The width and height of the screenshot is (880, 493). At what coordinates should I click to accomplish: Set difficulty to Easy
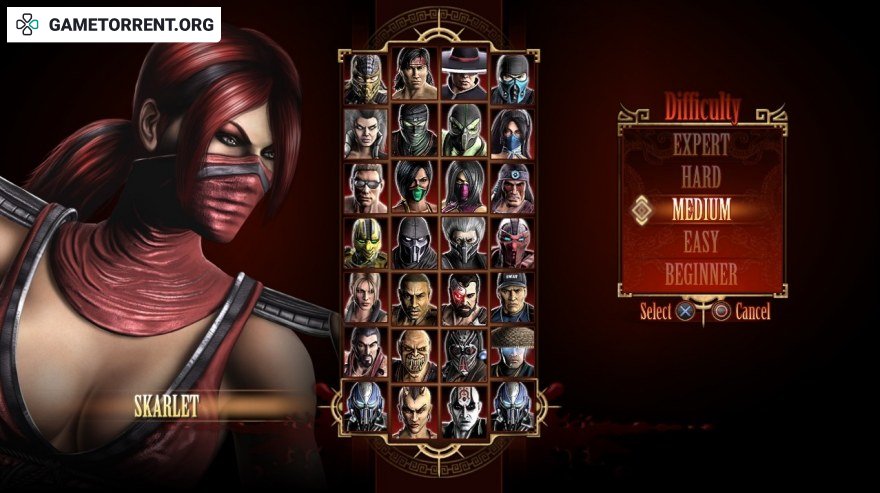click(701, 242)
